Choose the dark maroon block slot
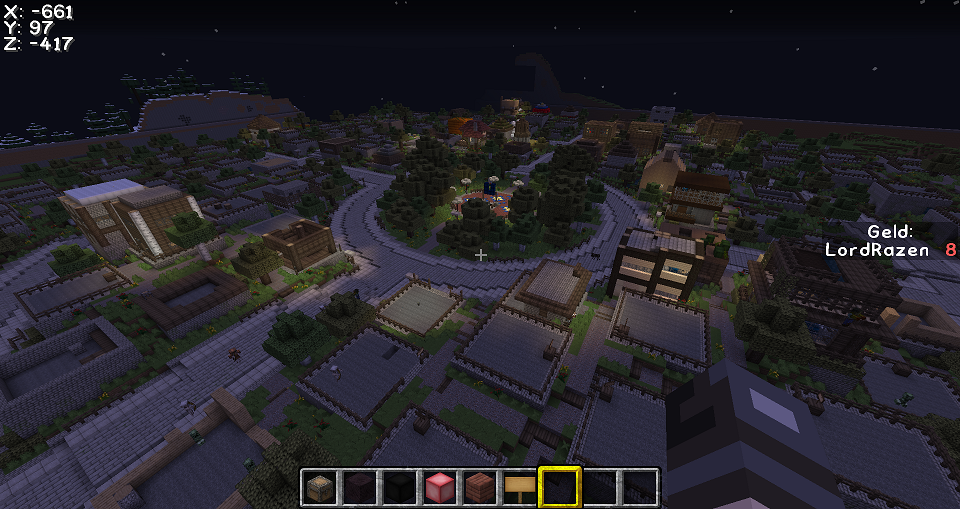 click(x=360, y=487)
